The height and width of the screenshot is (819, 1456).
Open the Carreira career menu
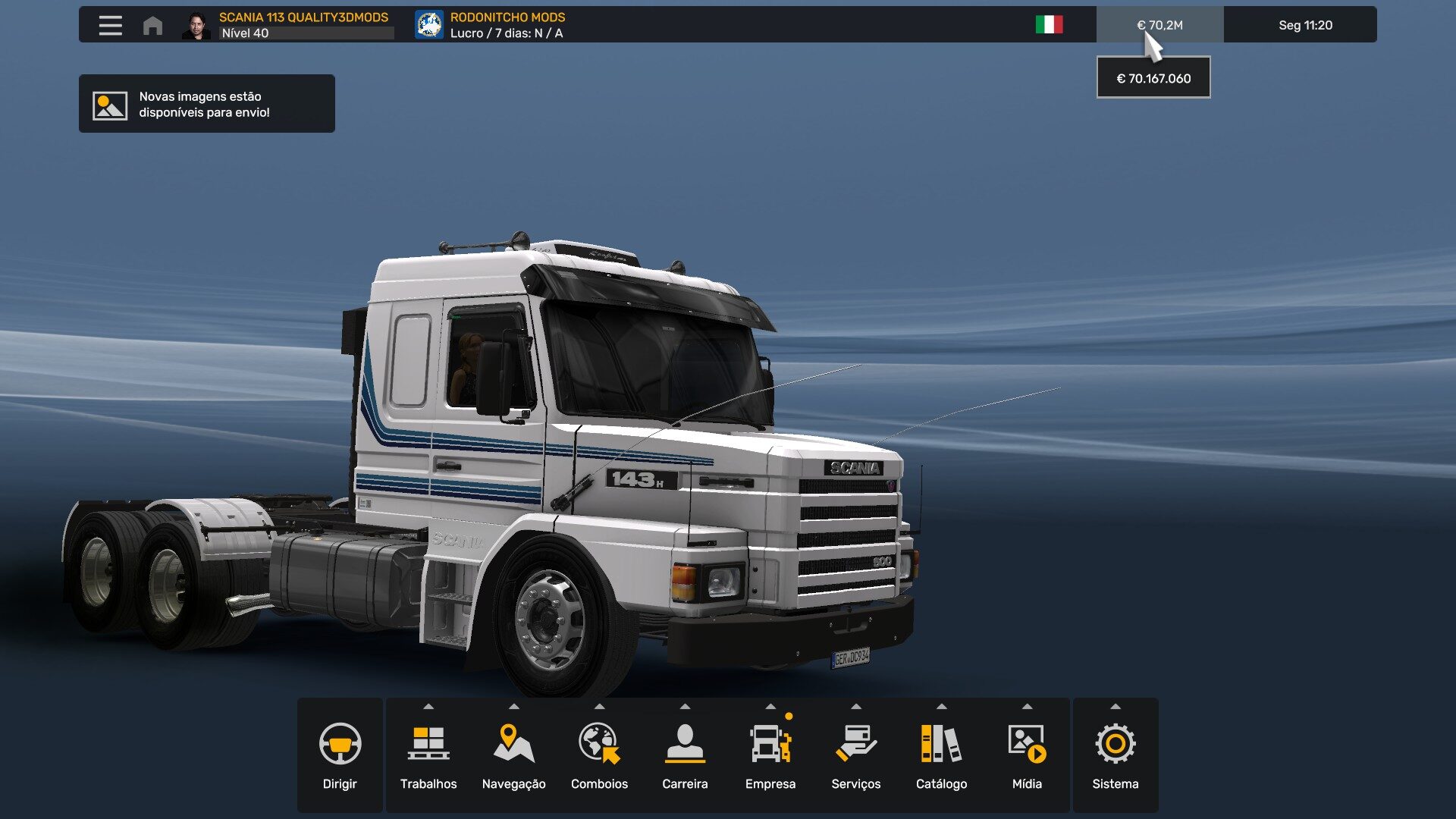[685, 755]
